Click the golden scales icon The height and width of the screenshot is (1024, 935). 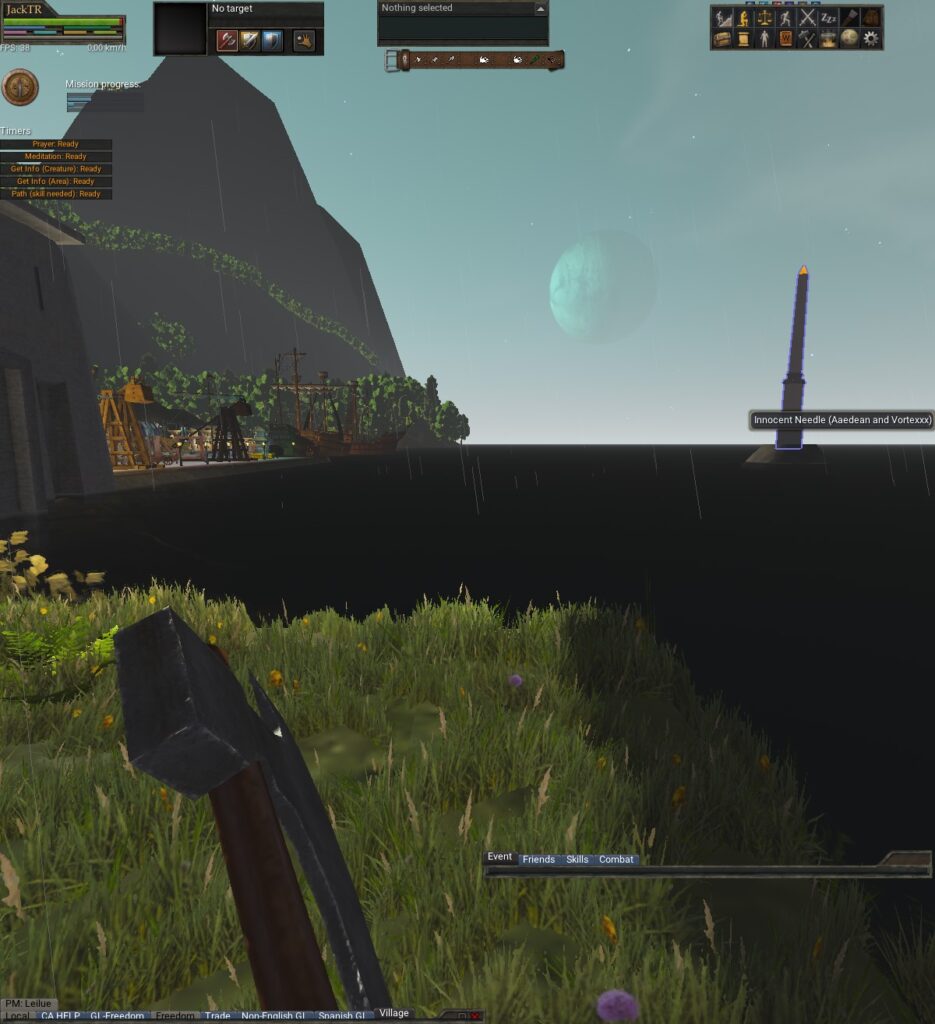tap(764, 17)
